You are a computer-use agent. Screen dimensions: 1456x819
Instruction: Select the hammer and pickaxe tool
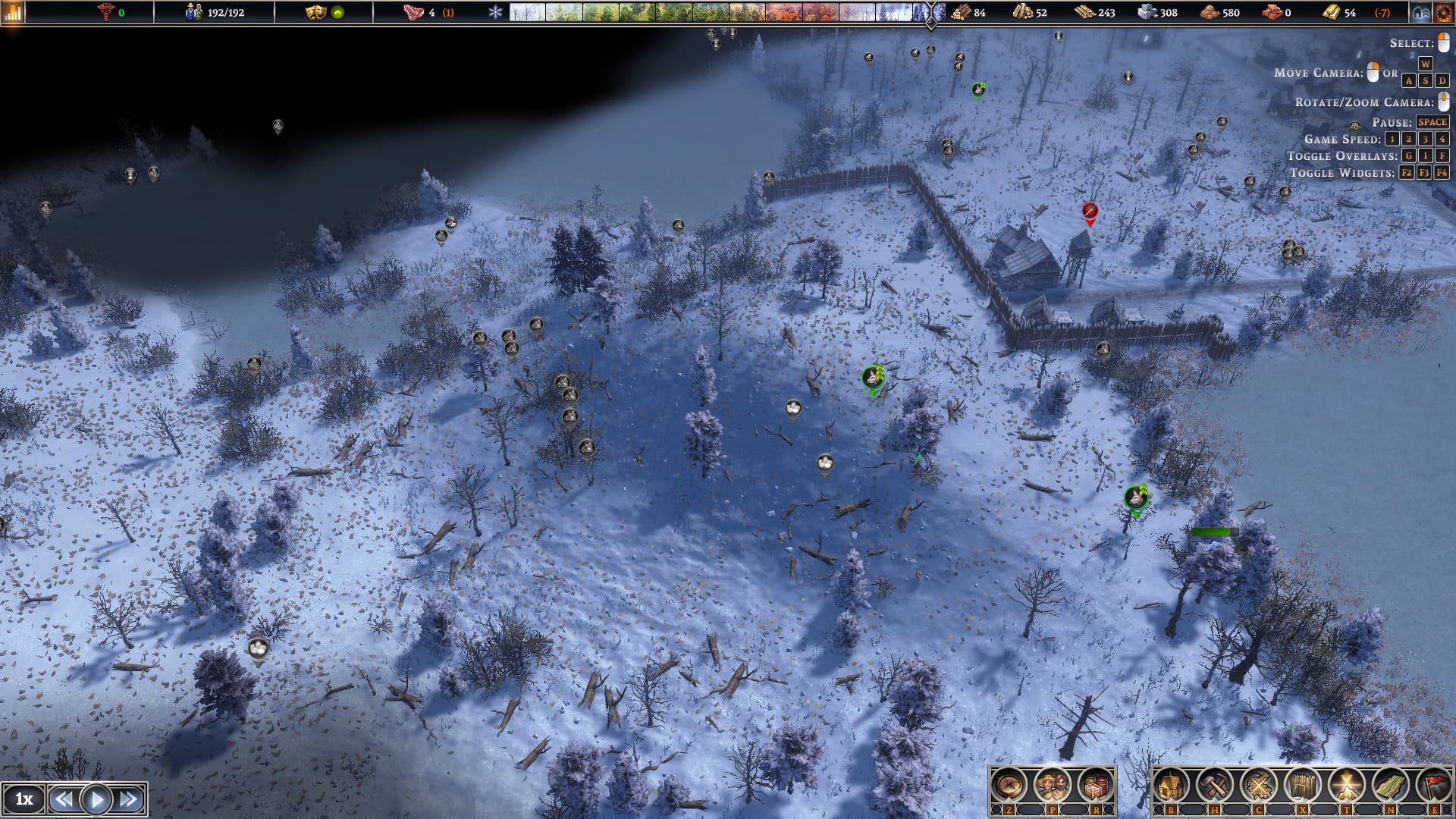1215,786
